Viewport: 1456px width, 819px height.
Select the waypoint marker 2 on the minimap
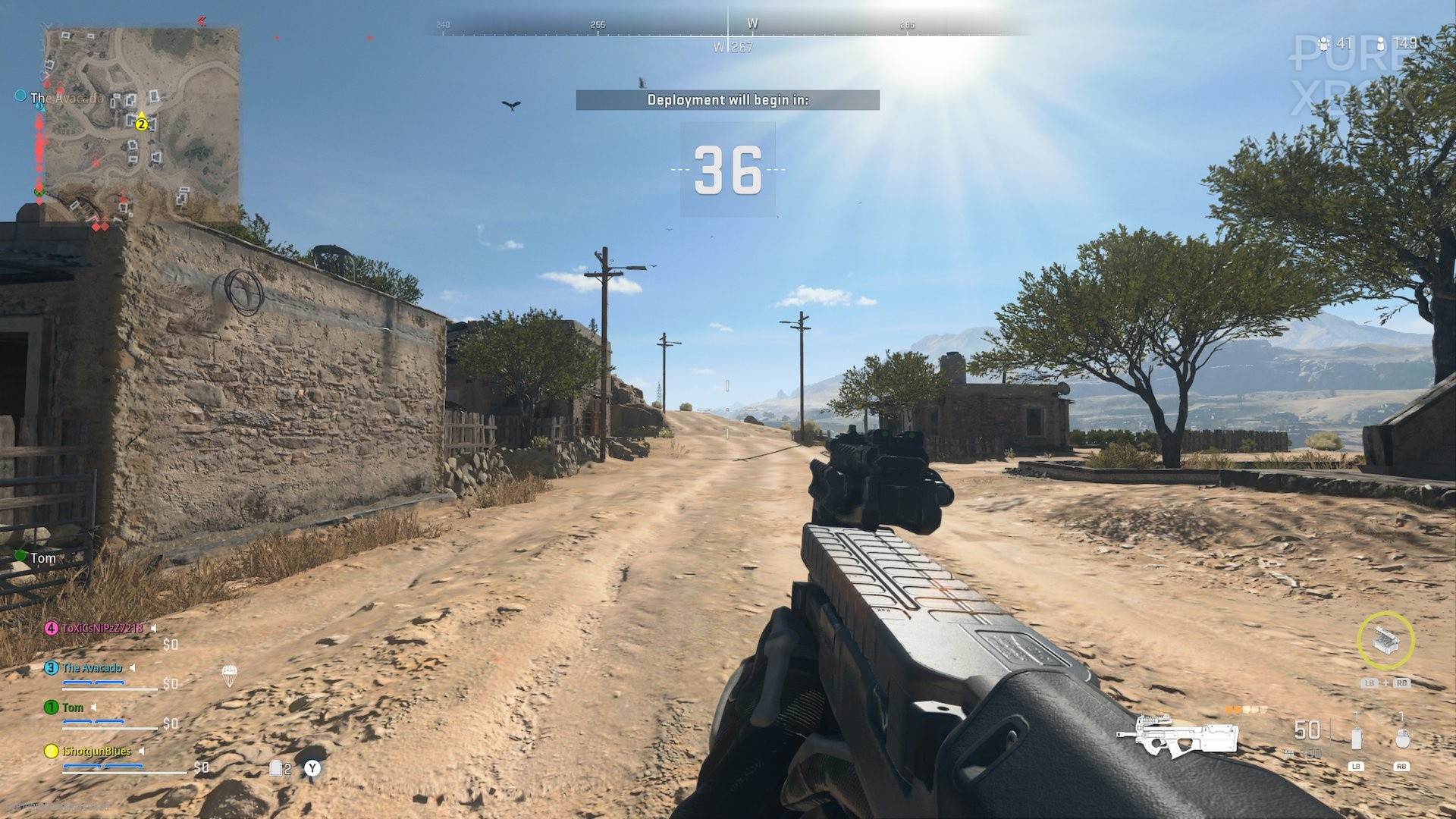click(x=140, y=124)
